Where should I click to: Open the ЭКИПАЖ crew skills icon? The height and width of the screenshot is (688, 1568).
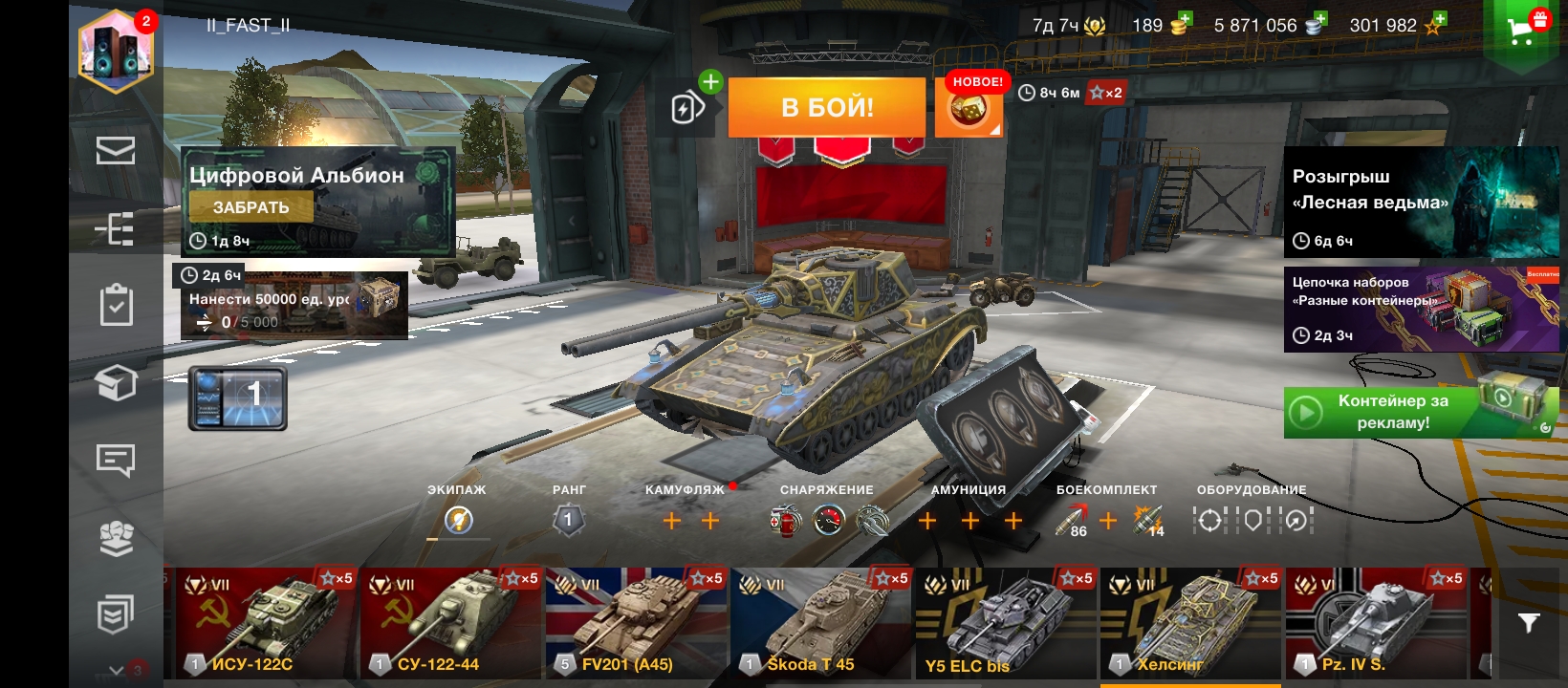point(458,521)
